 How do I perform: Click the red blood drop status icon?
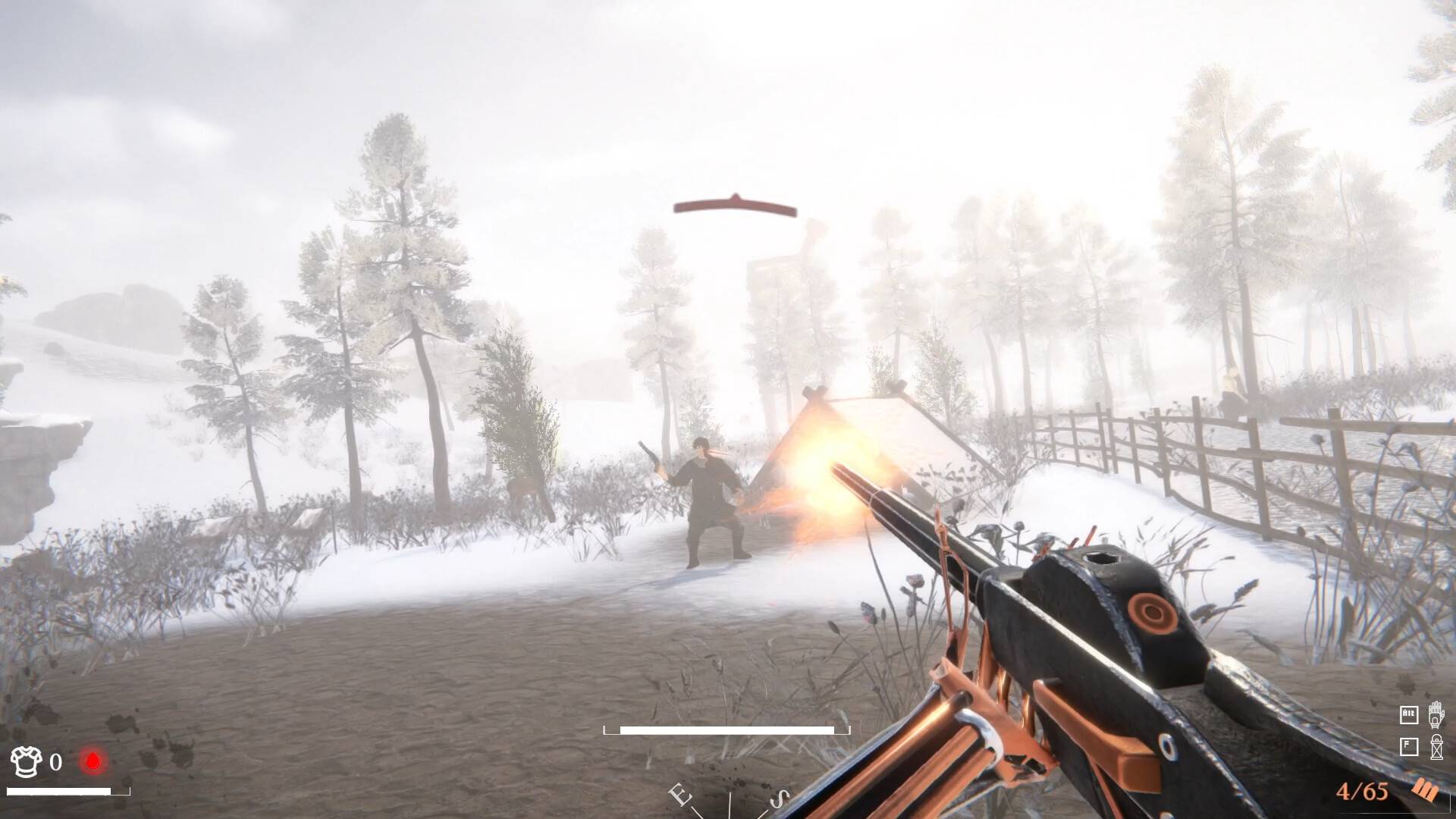[93, 761]
